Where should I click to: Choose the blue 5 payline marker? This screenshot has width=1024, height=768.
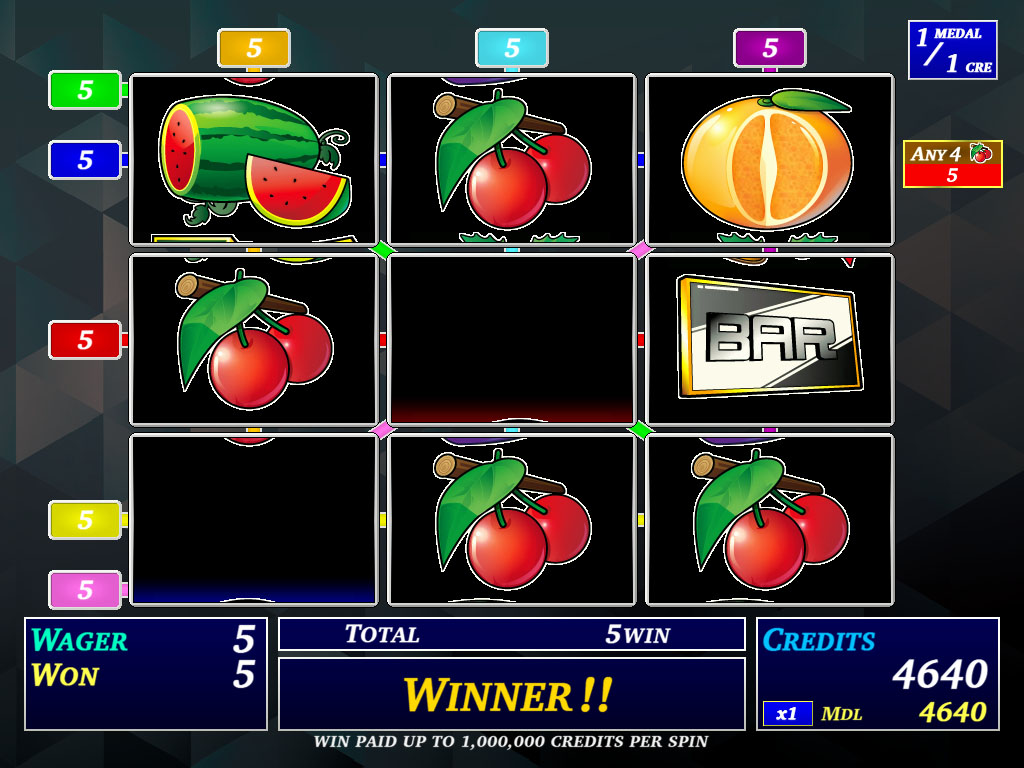pyautogui.click(x=85, y=160)
